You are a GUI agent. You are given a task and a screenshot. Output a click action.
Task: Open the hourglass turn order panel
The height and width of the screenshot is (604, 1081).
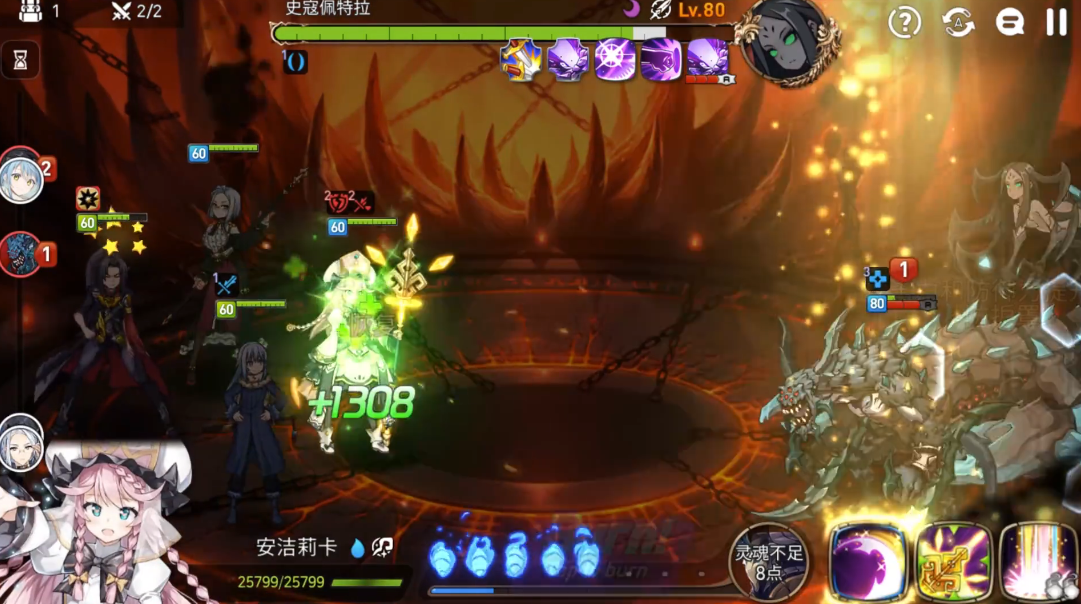click(x=20, y=60)
